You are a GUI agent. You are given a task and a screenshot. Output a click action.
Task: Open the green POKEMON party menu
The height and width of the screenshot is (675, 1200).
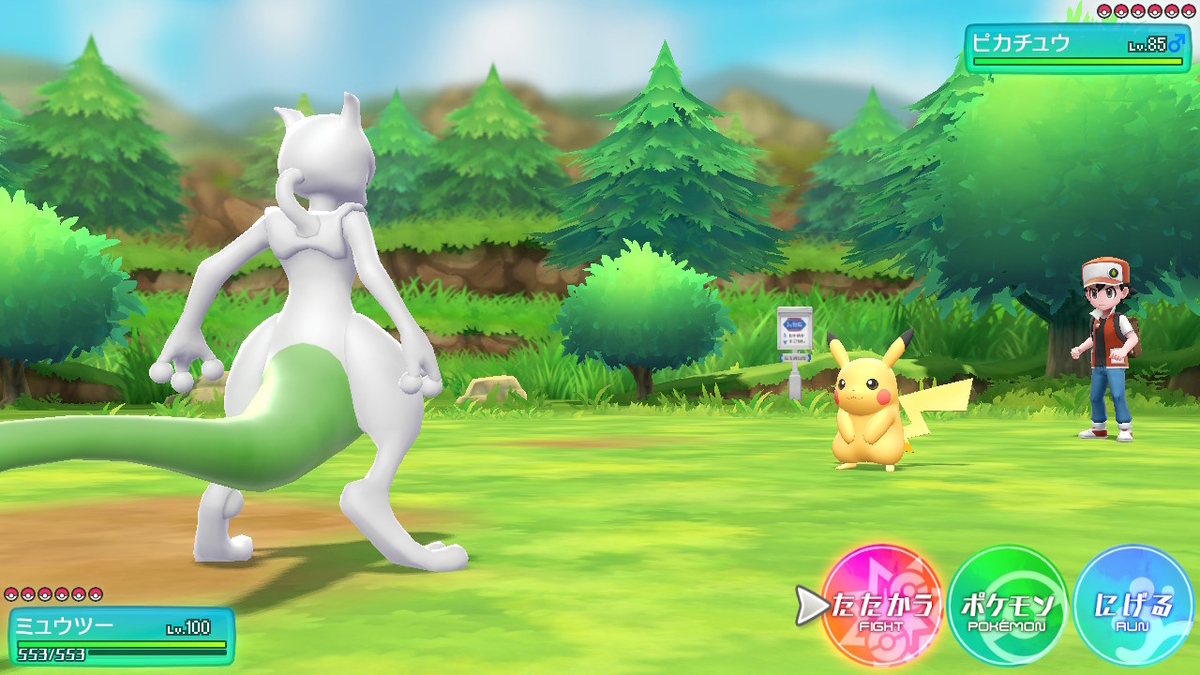(1007, 607)
